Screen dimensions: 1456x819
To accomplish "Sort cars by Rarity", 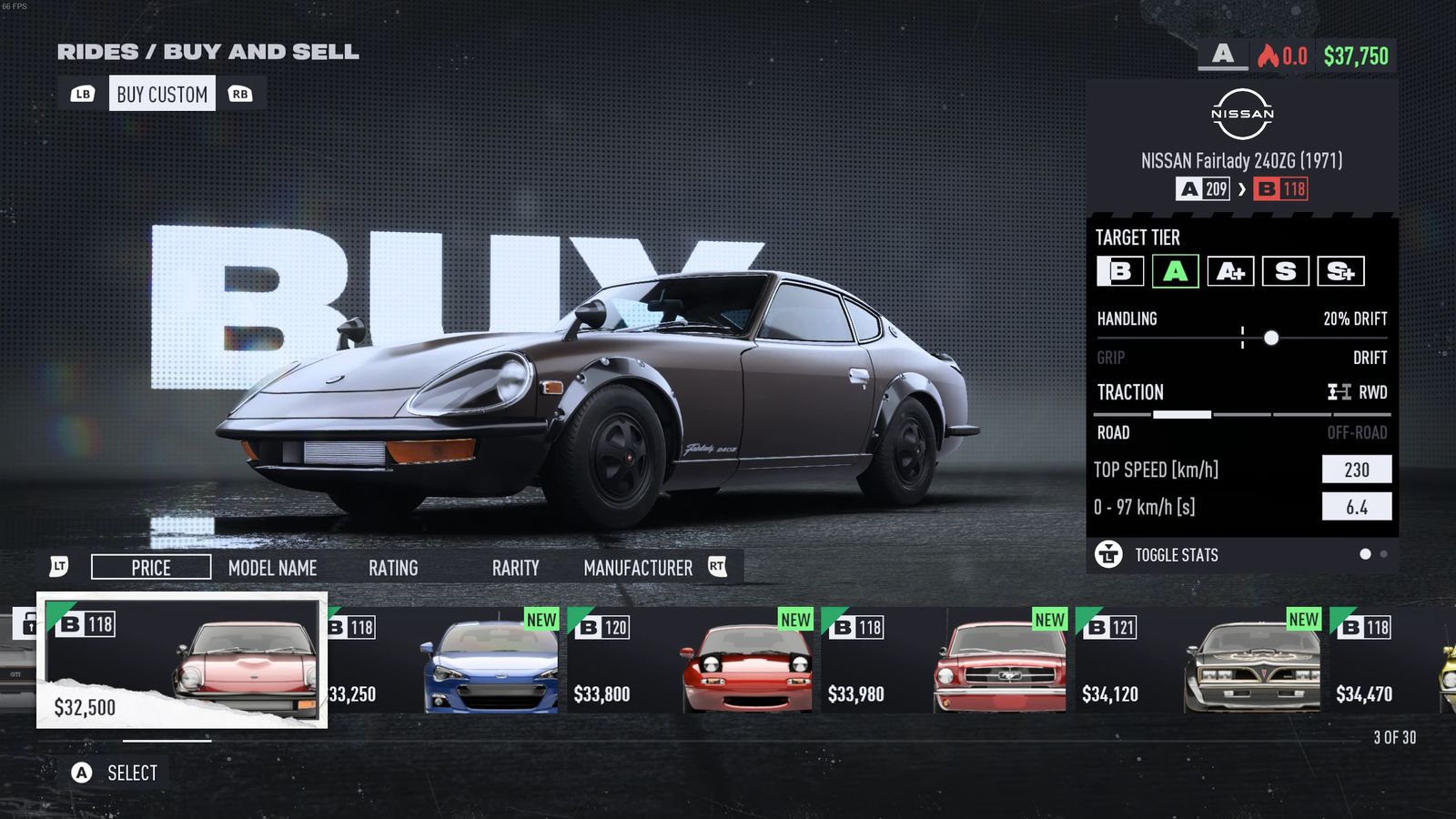I will point(515,568).
